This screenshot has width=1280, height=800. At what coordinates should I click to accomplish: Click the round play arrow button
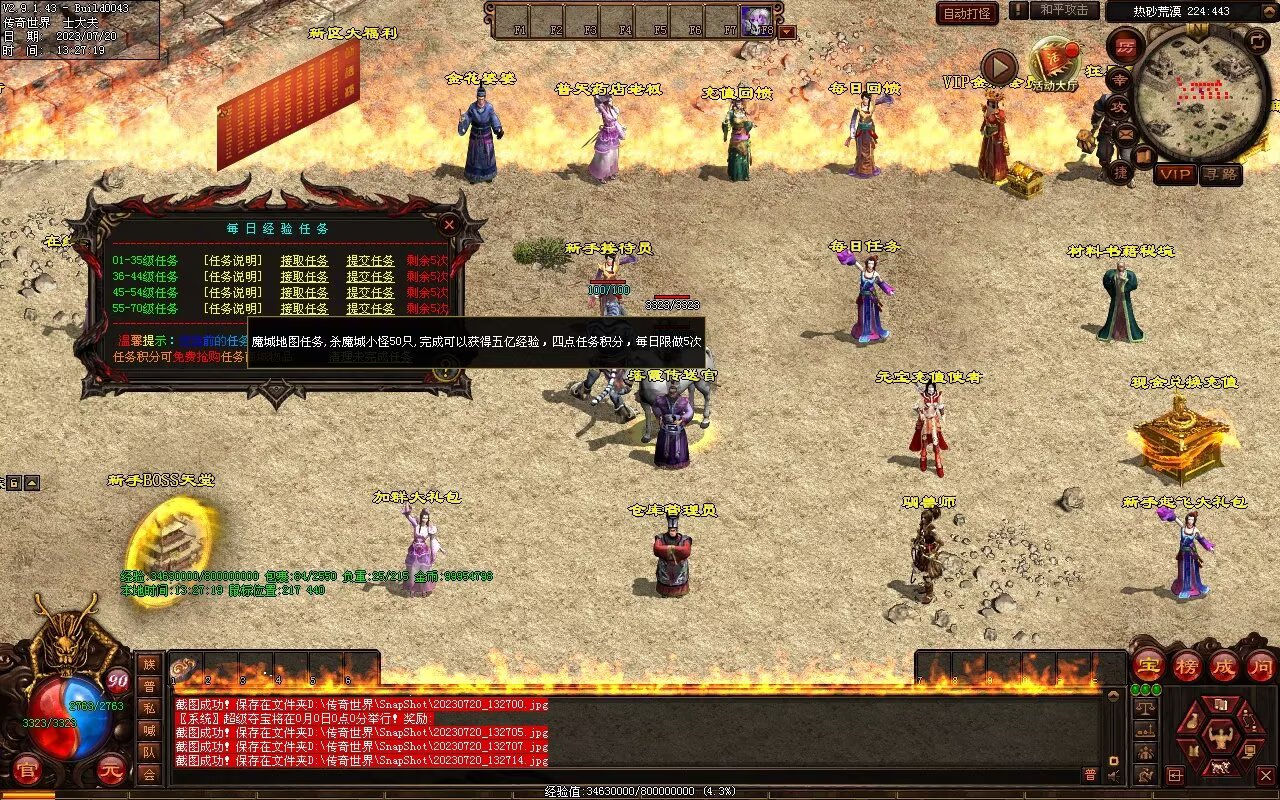tap(998, 68)
